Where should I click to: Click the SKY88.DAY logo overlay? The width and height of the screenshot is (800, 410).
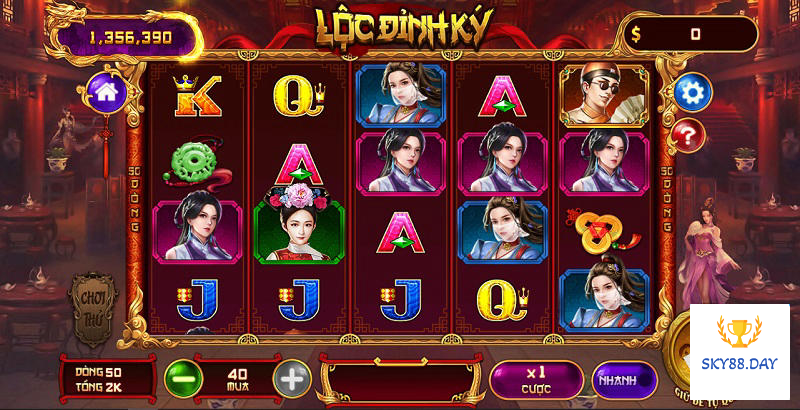point(739,352)
